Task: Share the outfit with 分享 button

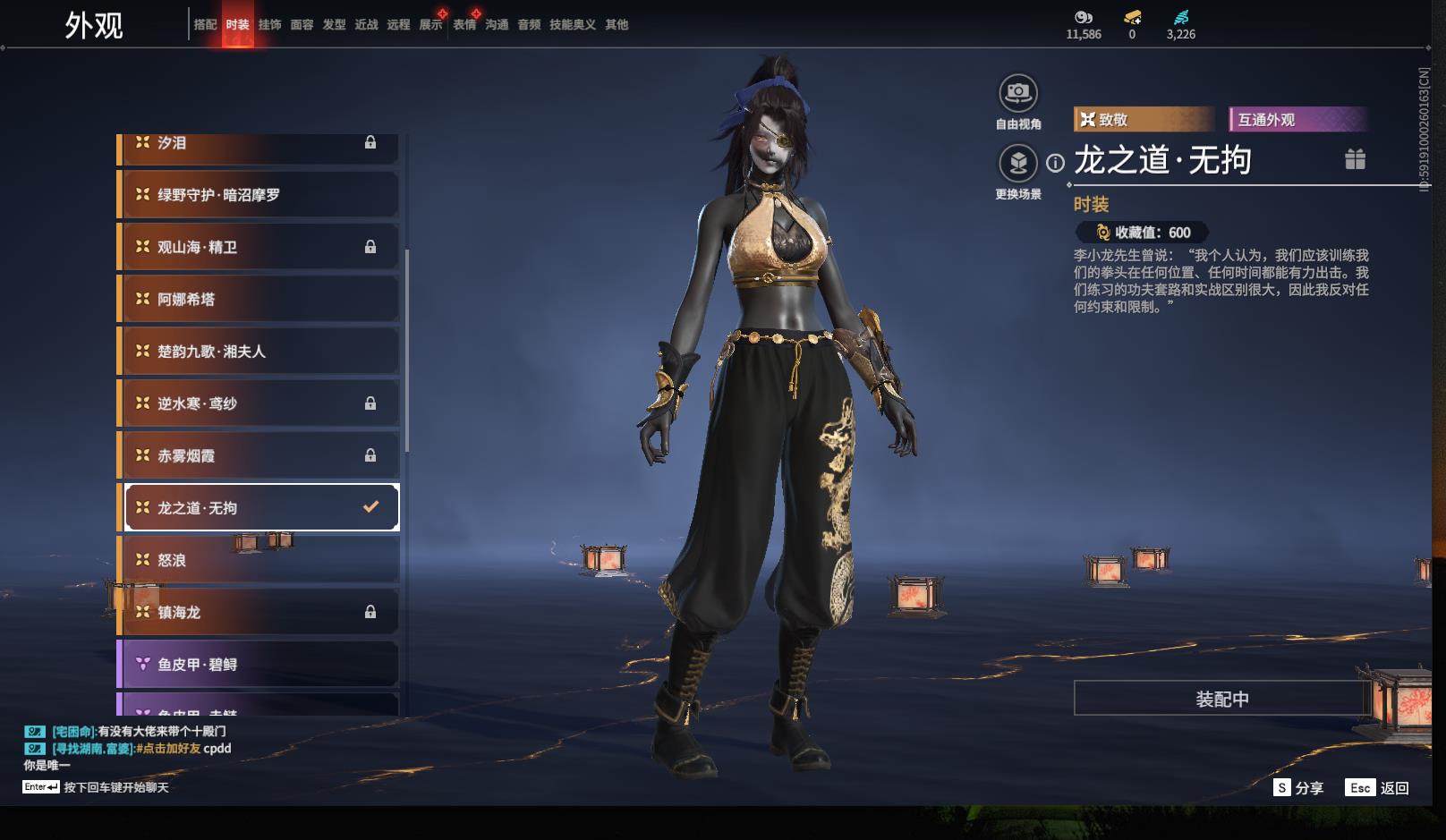Action: coord(1298,787)
